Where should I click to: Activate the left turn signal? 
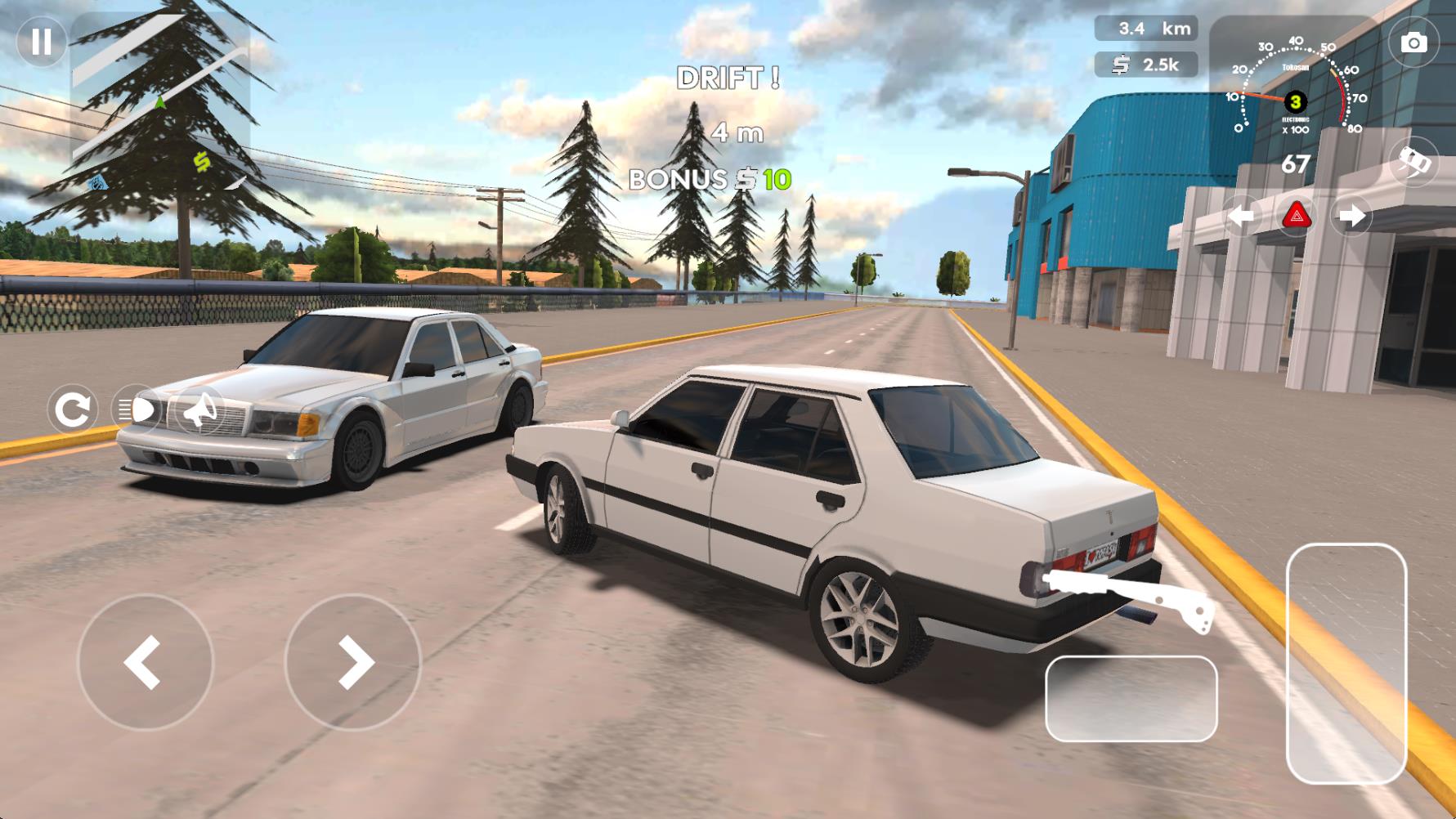tap(1242, 217)
